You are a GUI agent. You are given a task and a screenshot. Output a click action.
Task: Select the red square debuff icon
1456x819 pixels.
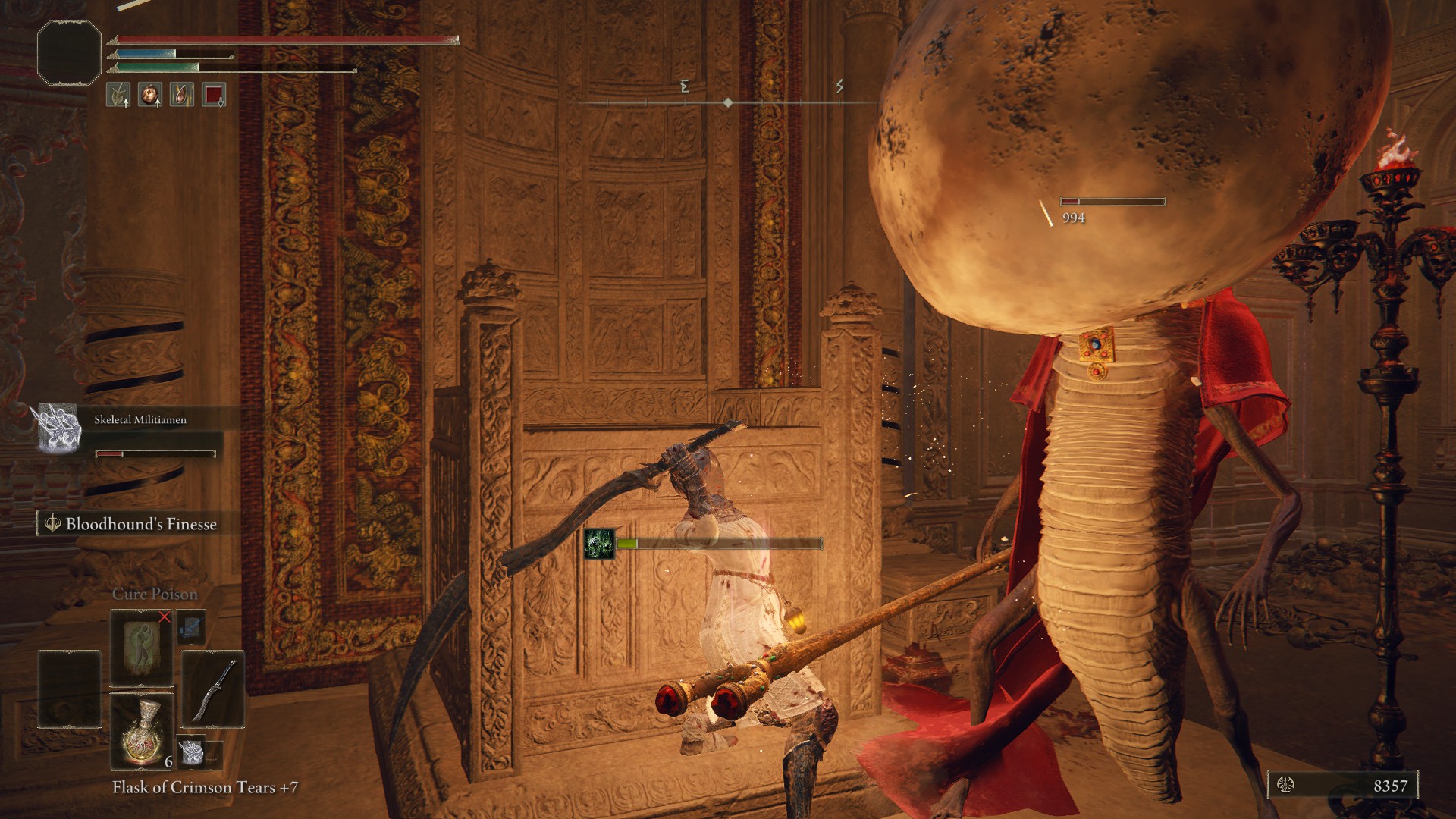coord(214,95)
